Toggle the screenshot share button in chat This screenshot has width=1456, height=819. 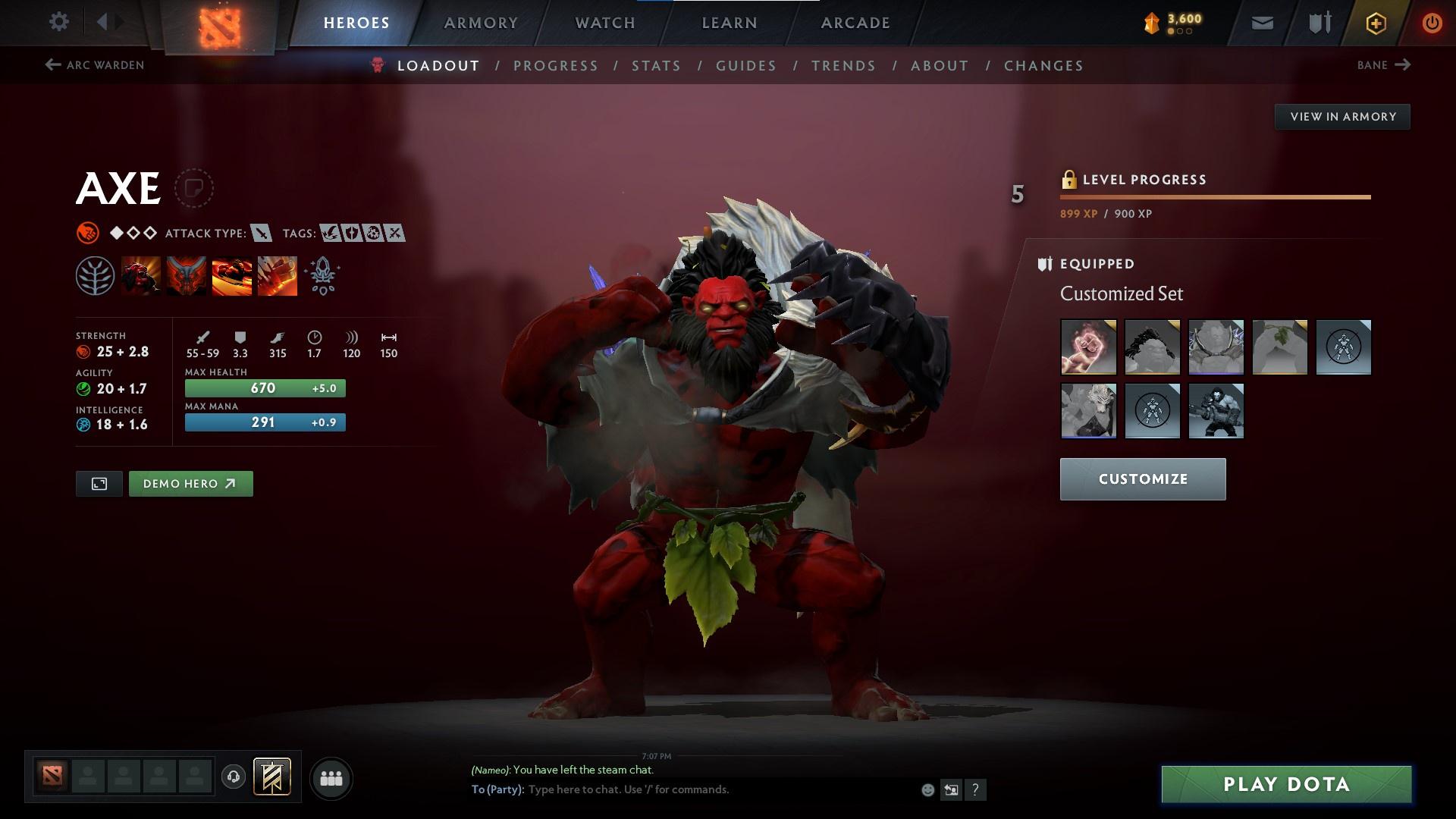point(952,789)
